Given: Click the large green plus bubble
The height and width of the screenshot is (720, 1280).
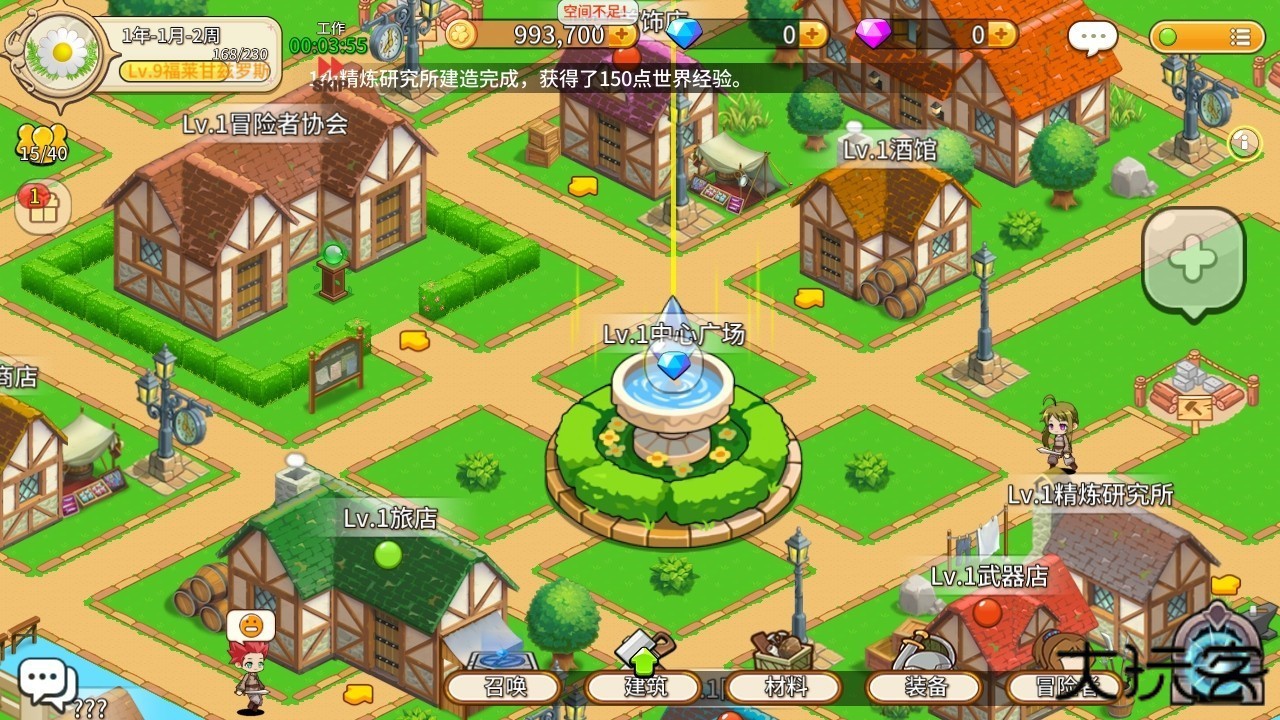Looking at the screenshot, I should pos(1193,261).
